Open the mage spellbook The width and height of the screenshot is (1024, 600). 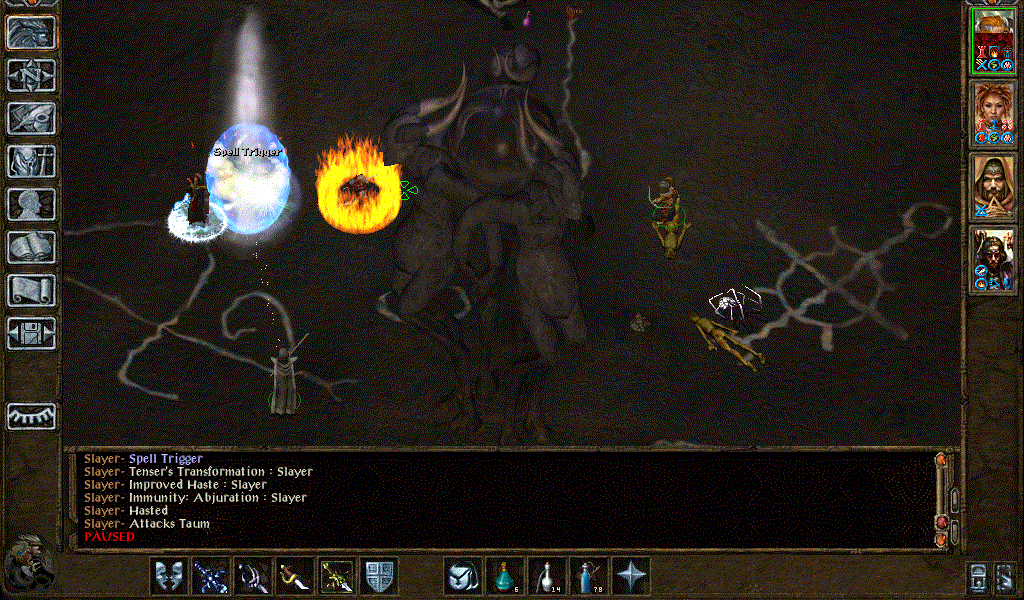(31, 247)
